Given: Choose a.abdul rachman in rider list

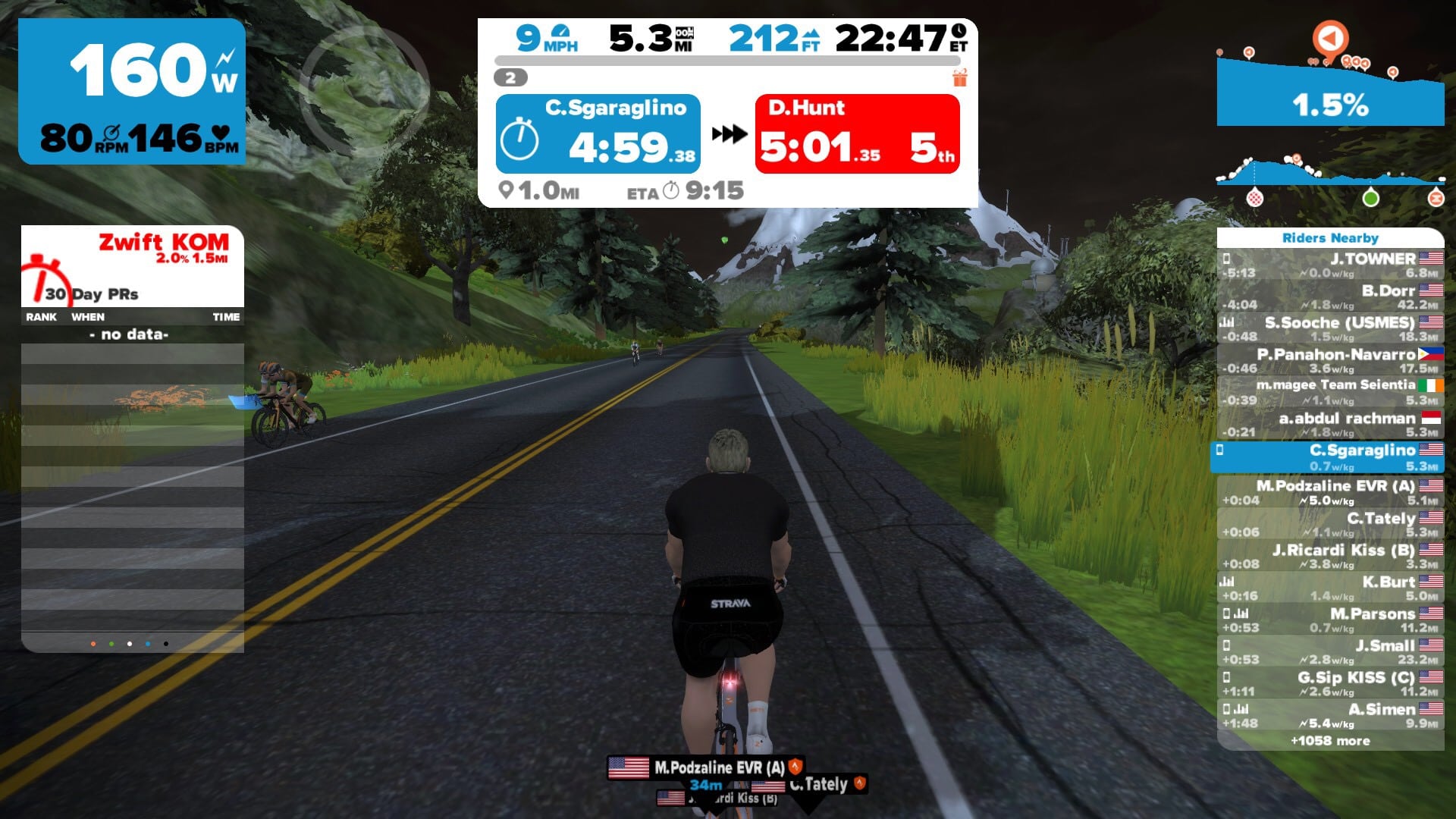Looking at the screenshot, I should coord(1330,424).
